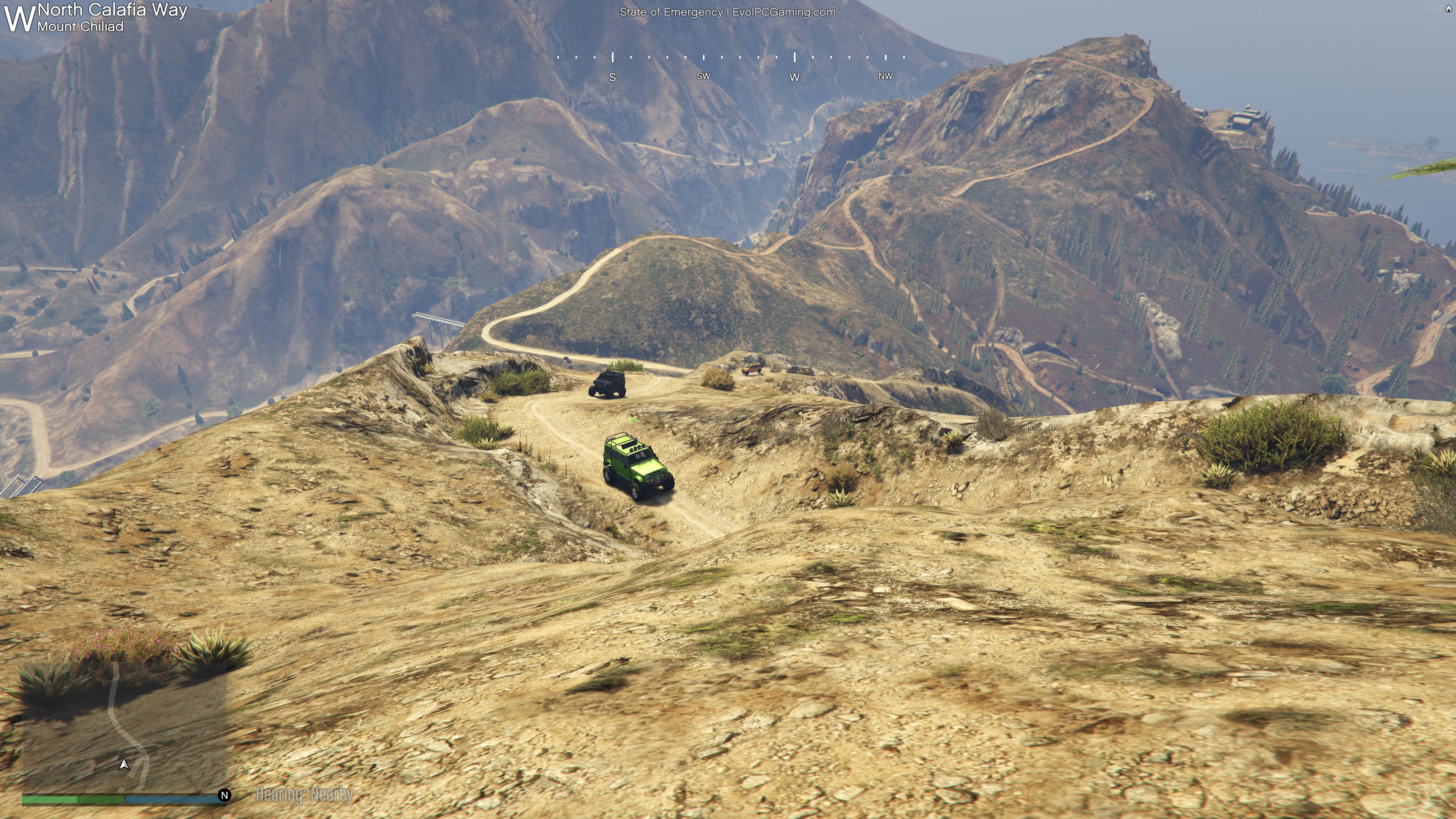This screenshot has height=819, width=1456.
Task: Click the player arrow on the minimap
Action: pos(124,764)
